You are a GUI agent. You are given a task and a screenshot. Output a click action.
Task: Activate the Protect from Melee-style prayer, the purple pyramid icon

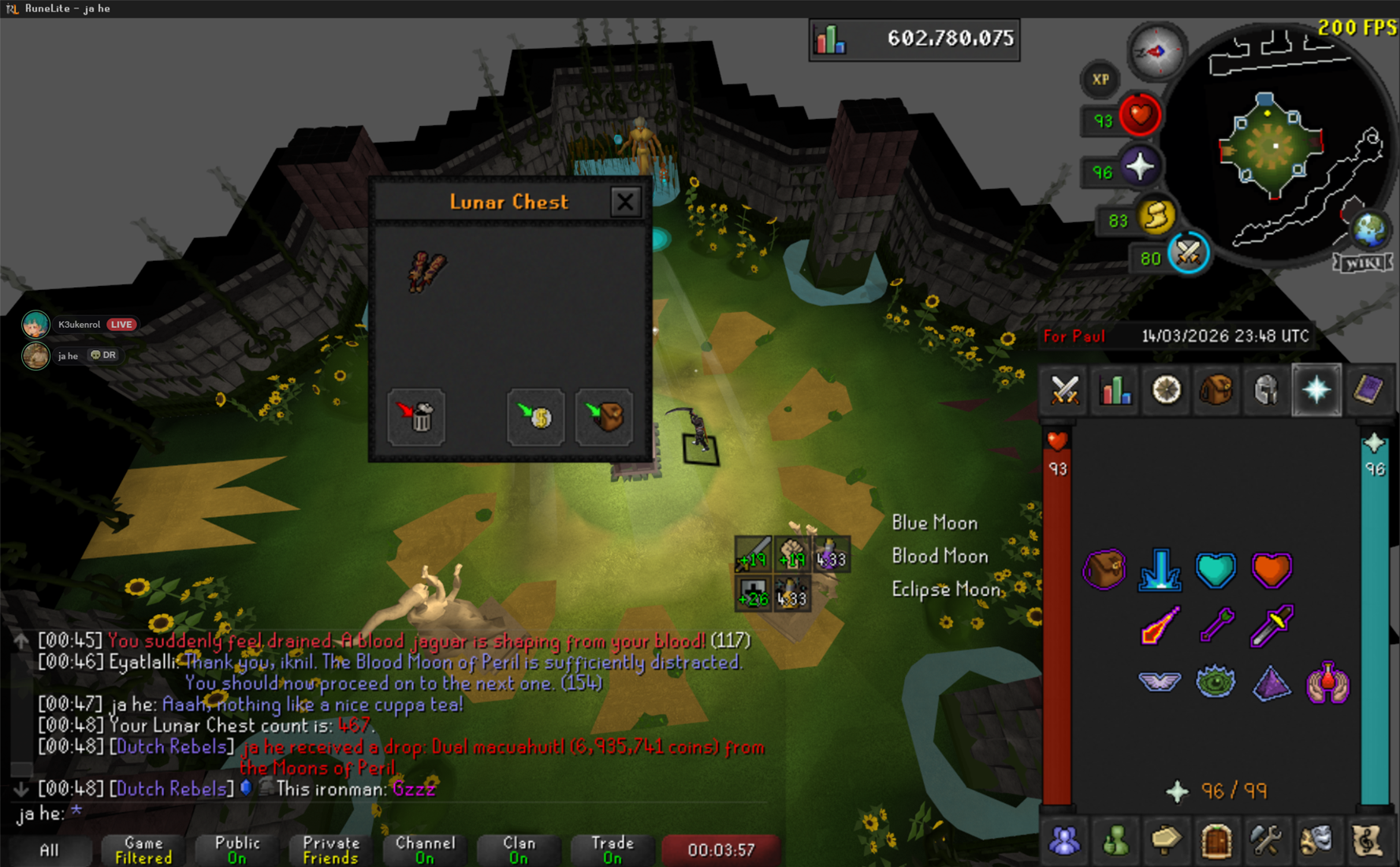click(1272, 683)
